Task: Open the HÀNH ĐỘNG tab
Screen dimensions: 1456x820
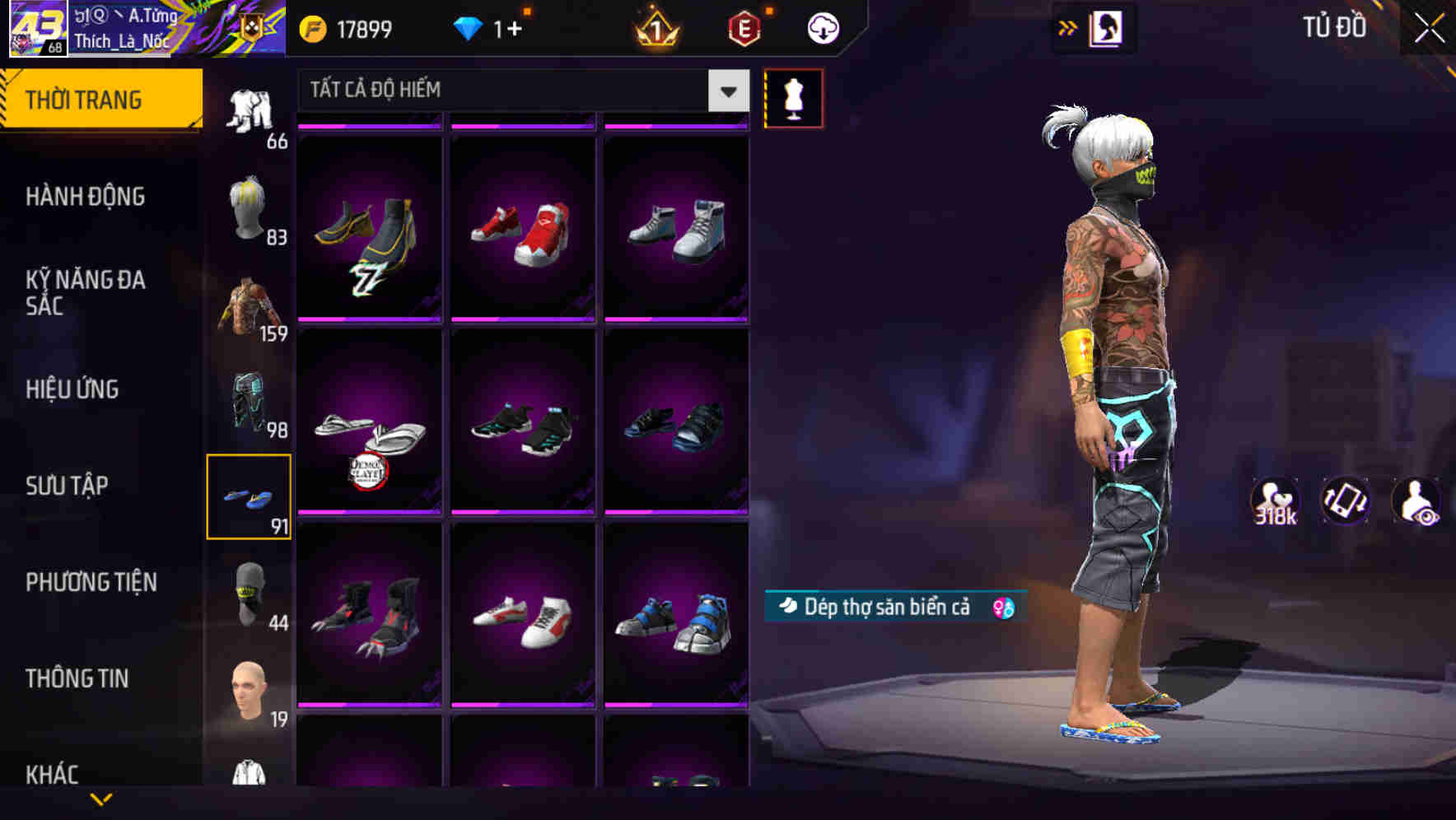Action: click(x=84, y=197)
